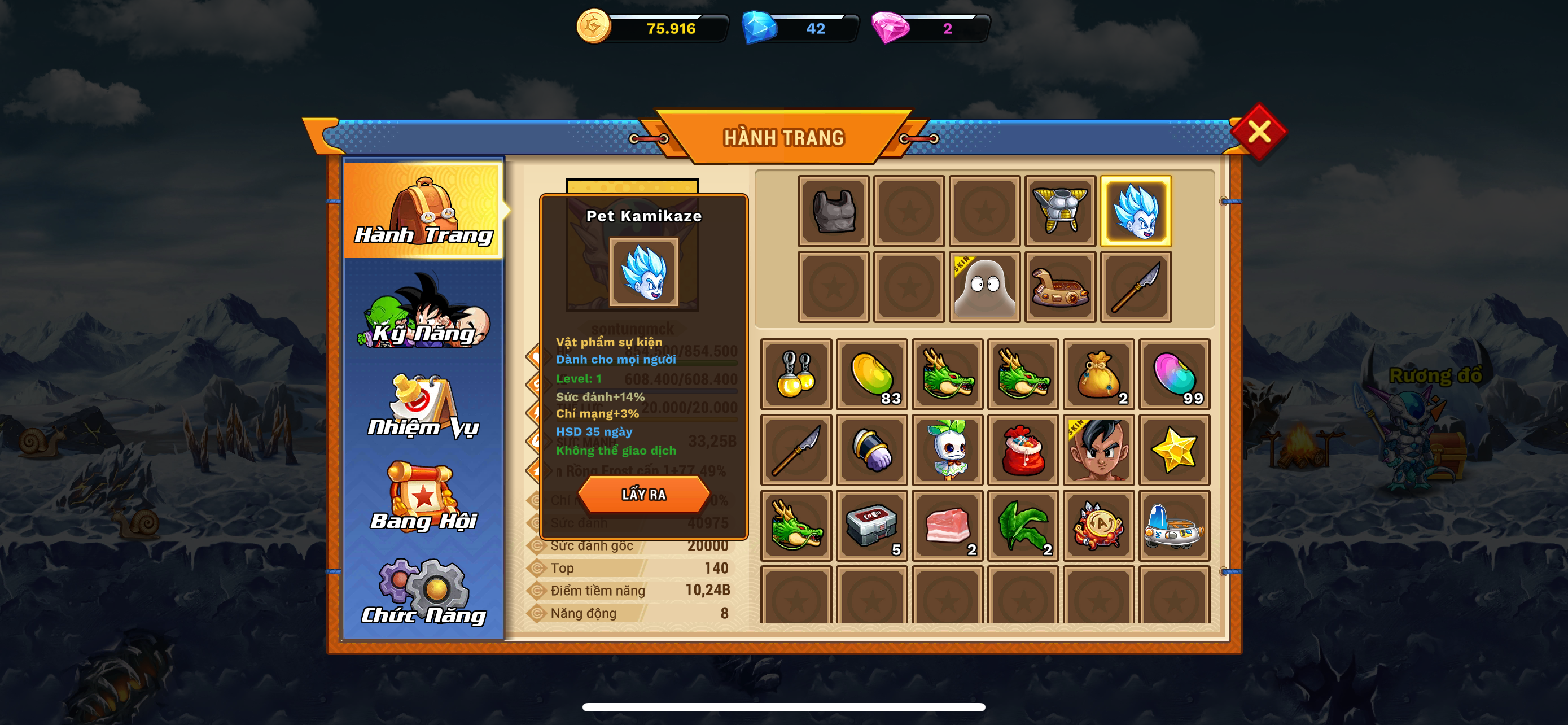This screenshot has width=1568, height=725.
Task: Select the Bang Hội tab
Action: point(424,498)
